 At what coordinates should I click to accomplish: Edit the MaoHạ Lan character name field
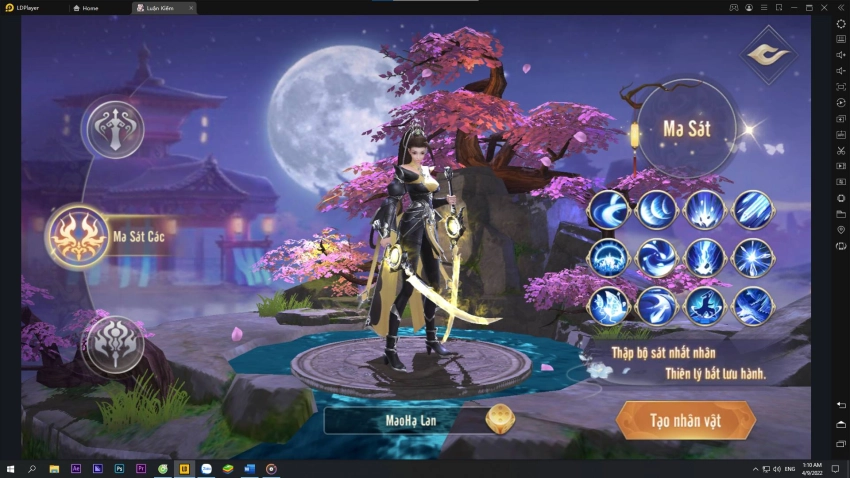coord(411,420)
